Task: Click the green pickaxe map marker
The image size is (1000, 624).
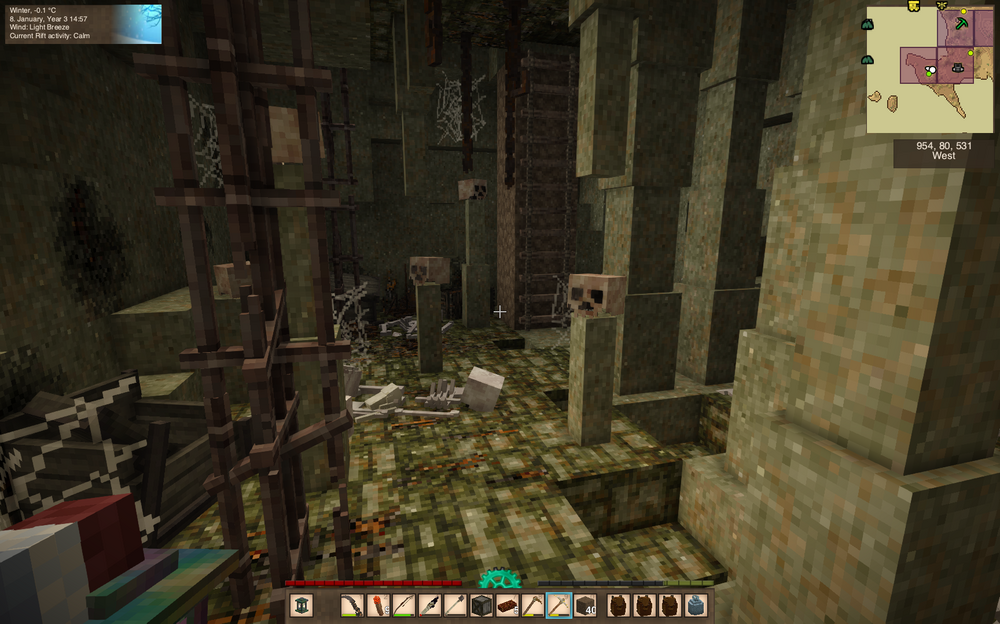Action: (962, 21)
